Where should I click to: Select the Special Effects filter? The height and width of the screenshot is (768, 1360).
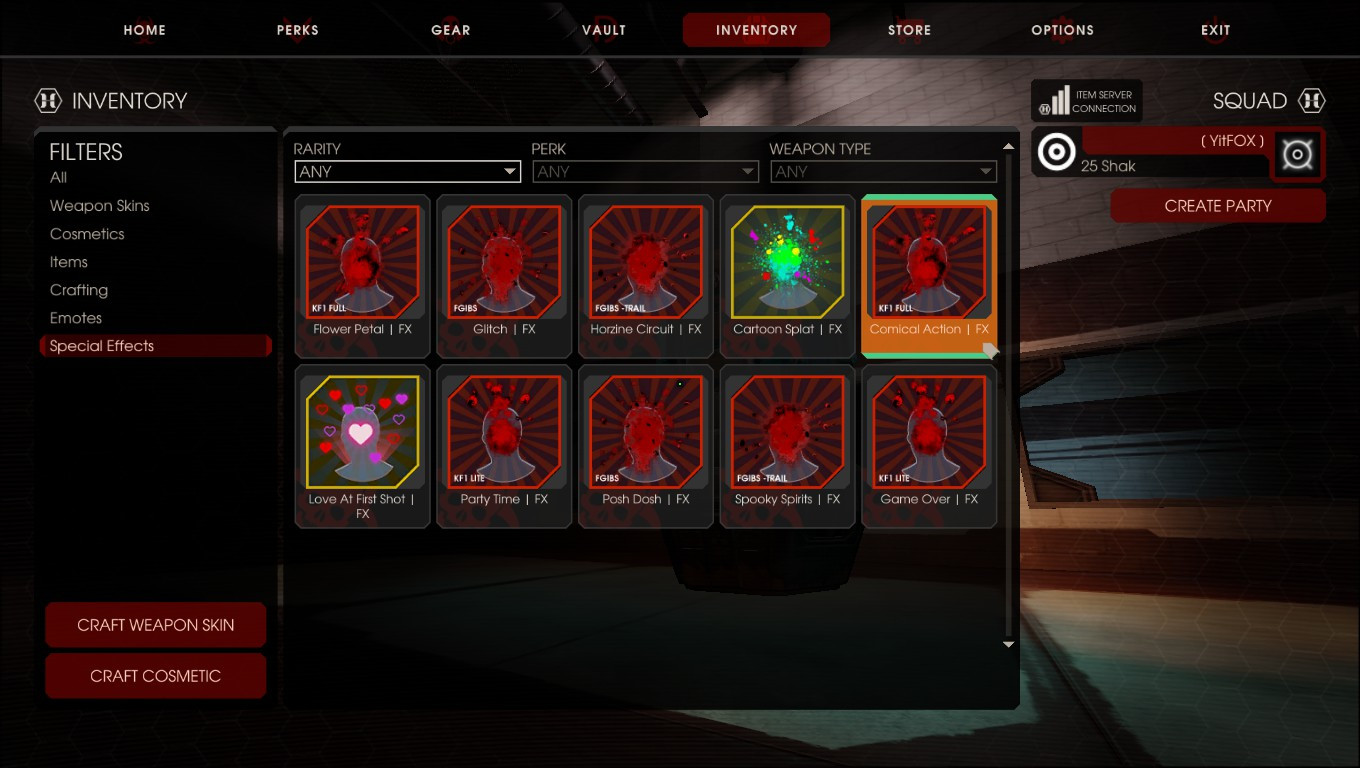point(101,345)
